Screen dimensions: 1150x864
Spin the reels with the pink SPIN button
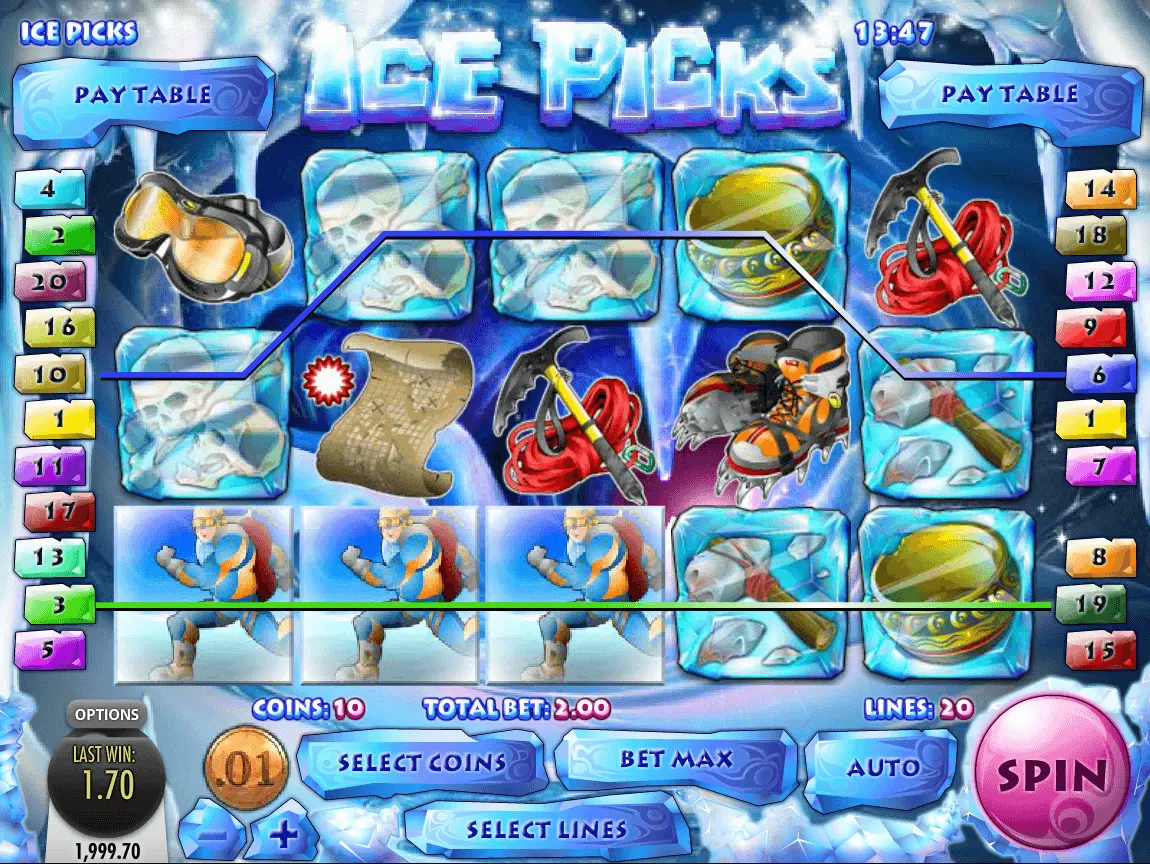[x=1052, y=775]
